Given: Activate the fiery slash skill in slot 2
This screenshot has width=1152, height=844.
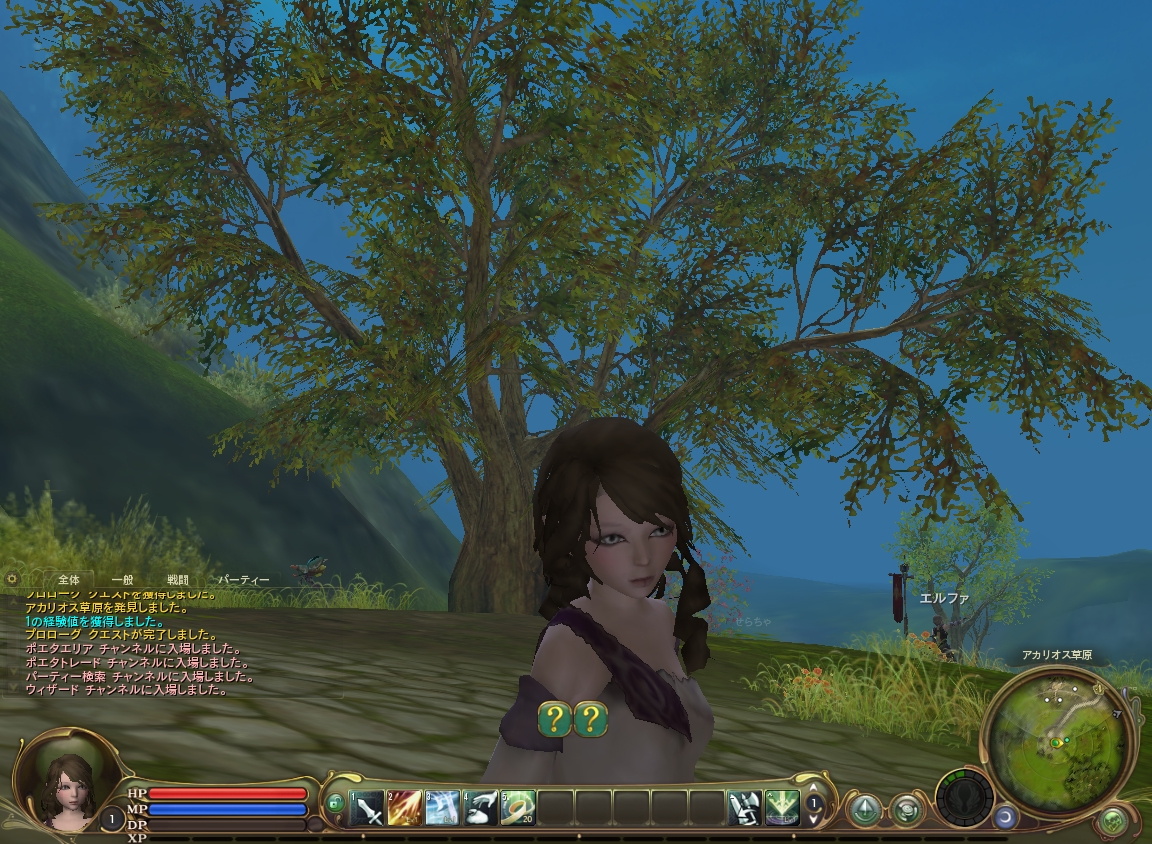Looking at the screenshot, I should tap(405, 807).
